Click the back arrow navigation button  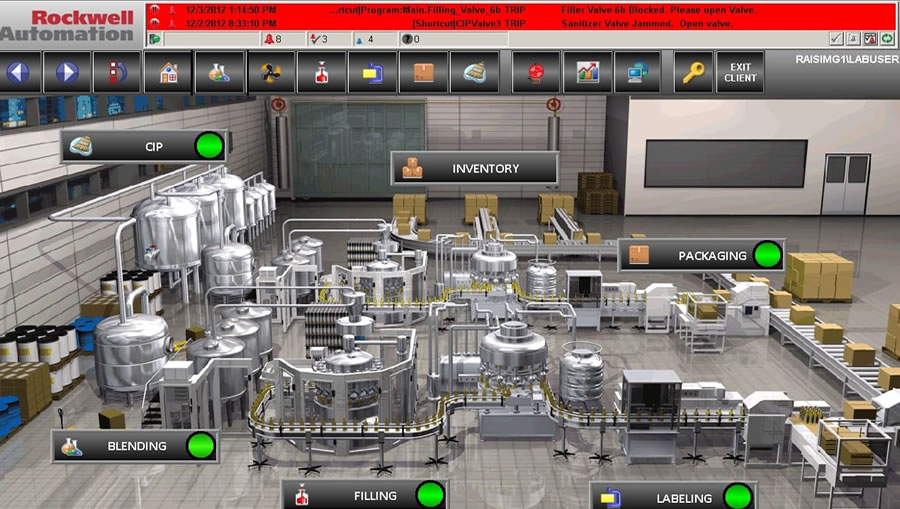click(20, 73)
